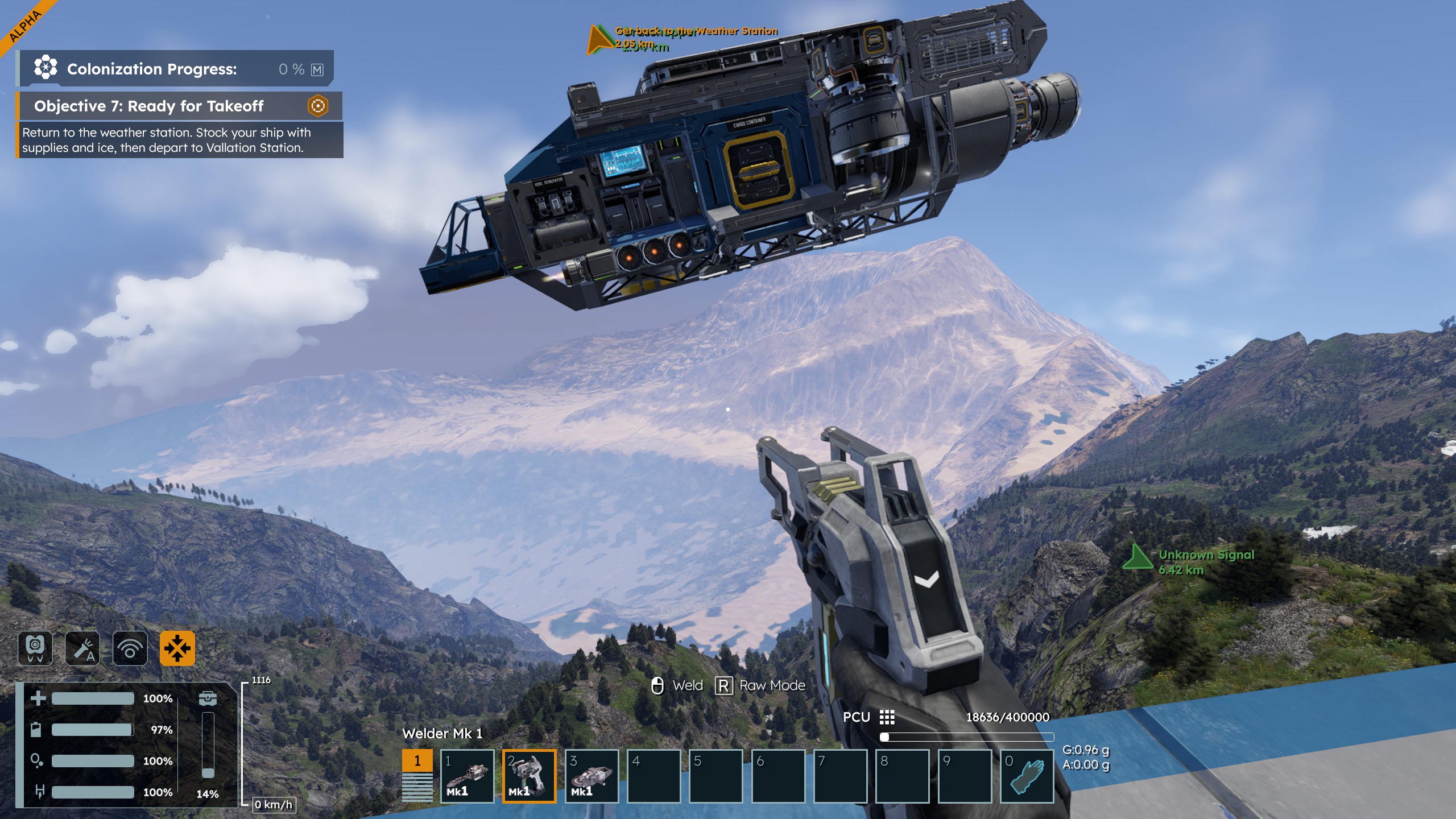The height and width of the screenshot is (819, 1456).
Task: Select the drill Mk1 in hotbar slot 1
Action: [x=467, y=776]
